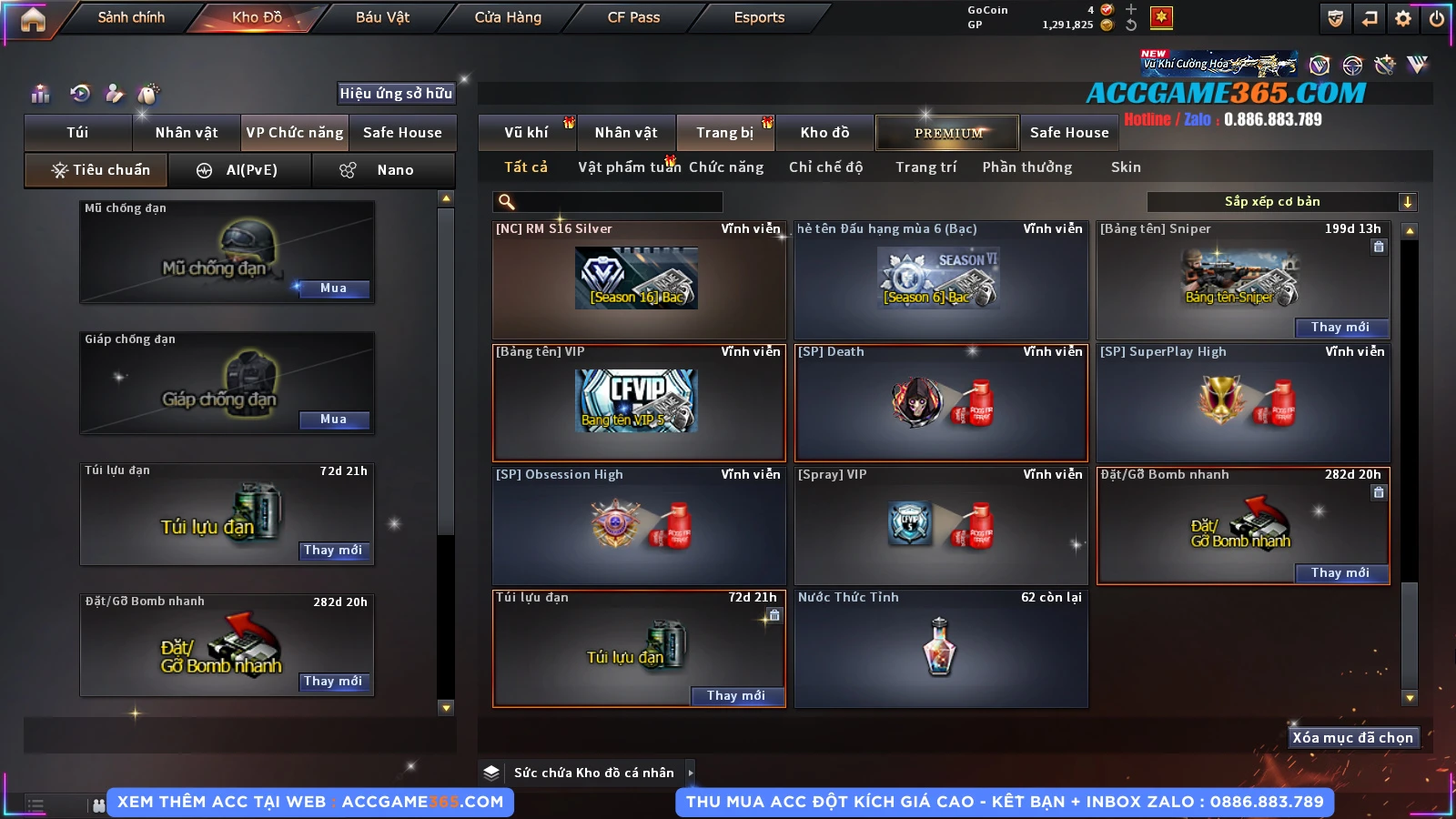Image resolution: width=1456 pixels, height=819 pixels.
Task: Select the Nước Thức Tỉnh potion item
Action: point(941,648)
